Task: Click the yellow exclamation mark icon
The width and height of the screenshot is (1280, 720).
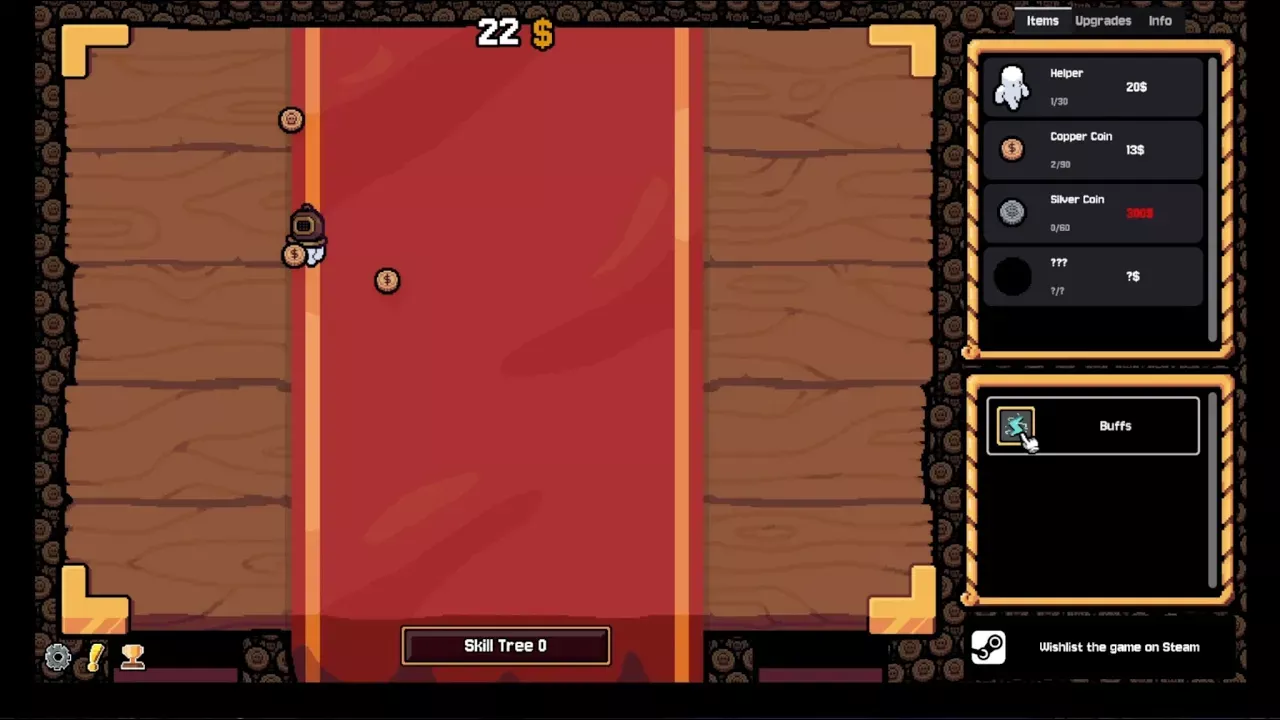Action: pos(96,657)
